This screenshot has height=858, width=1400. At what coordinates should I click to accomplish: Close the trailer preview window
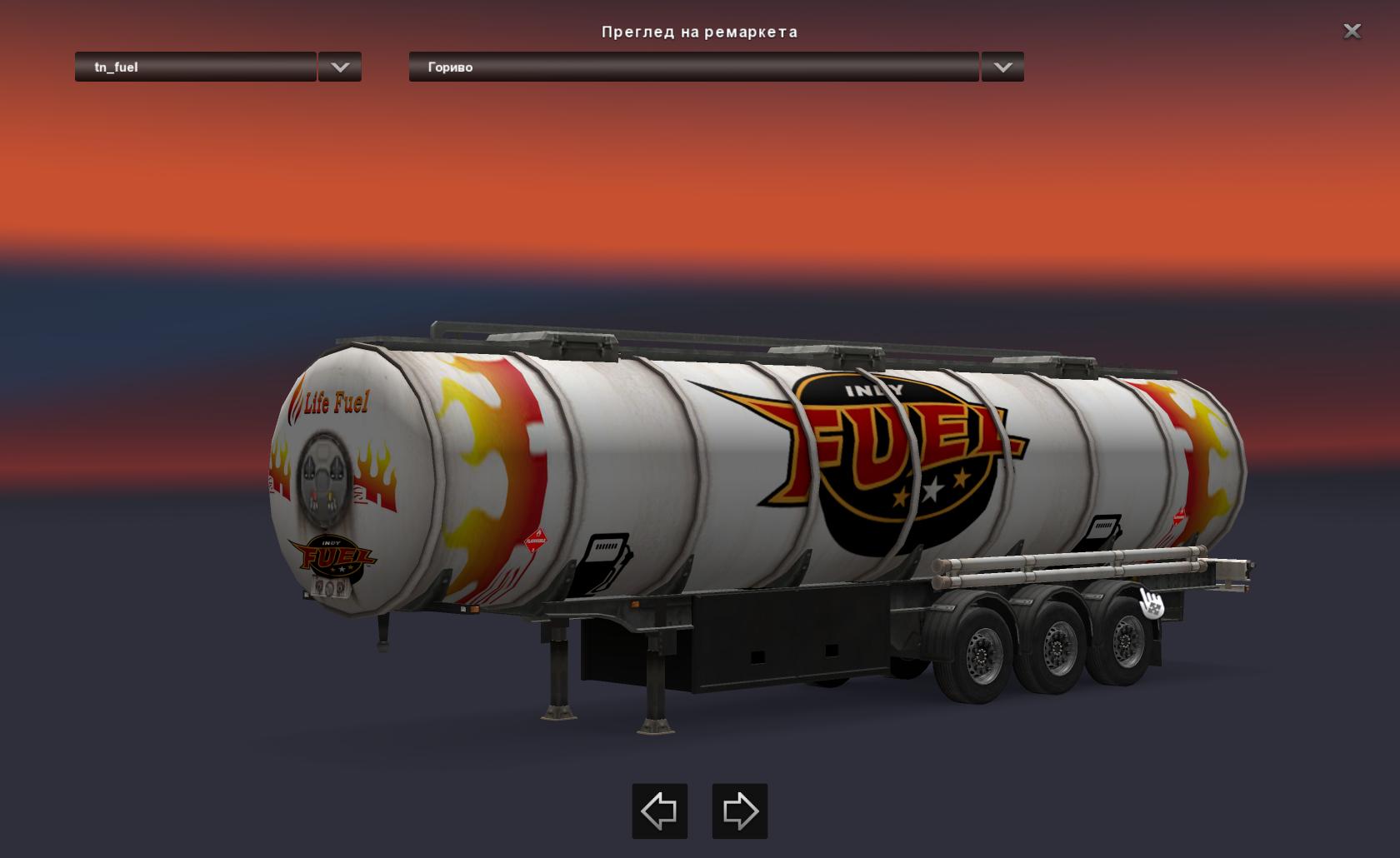coord(1352,32)
